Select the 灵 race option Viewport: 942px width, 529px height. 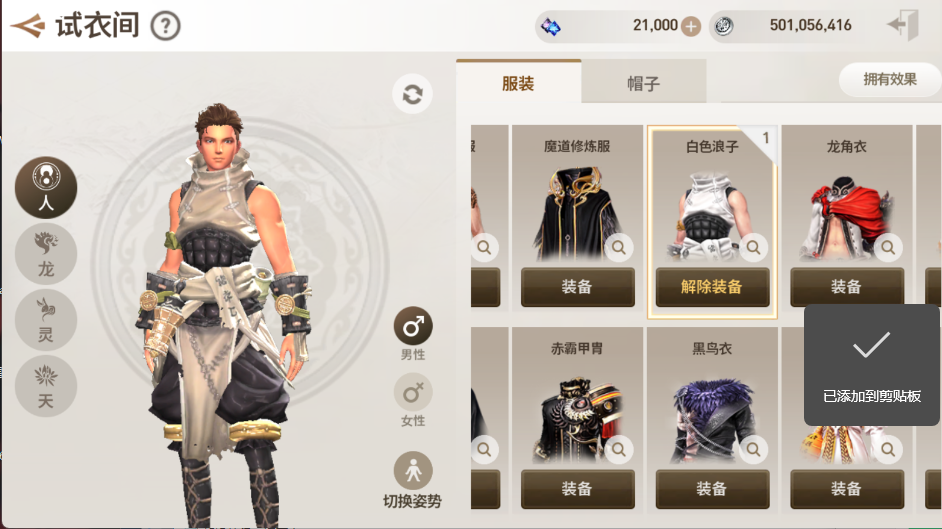(x=46, y=320)
